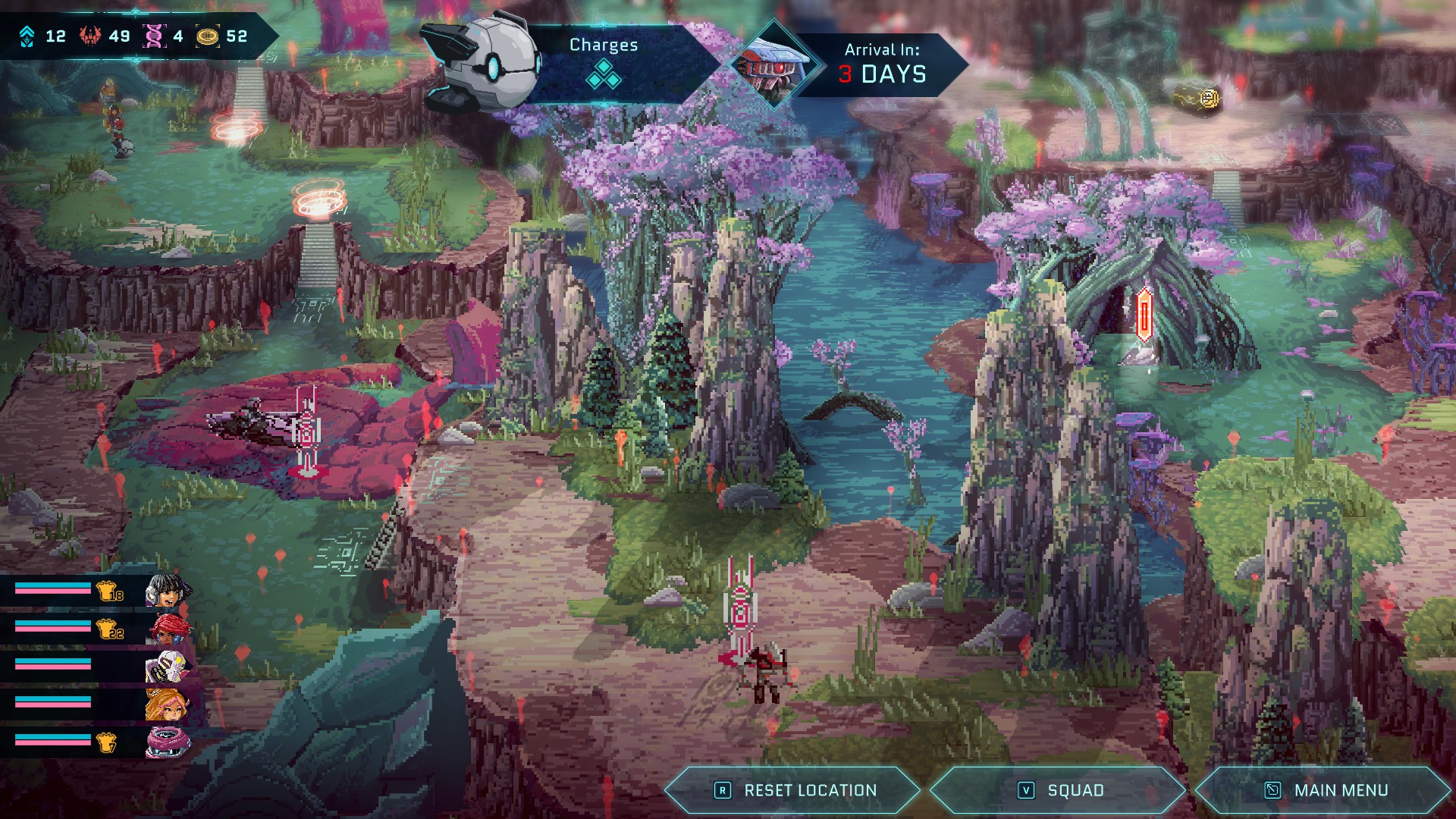Select the red-haired squad member portrait
Screen dimensions: 1456x819
click(x=168, y=629)
